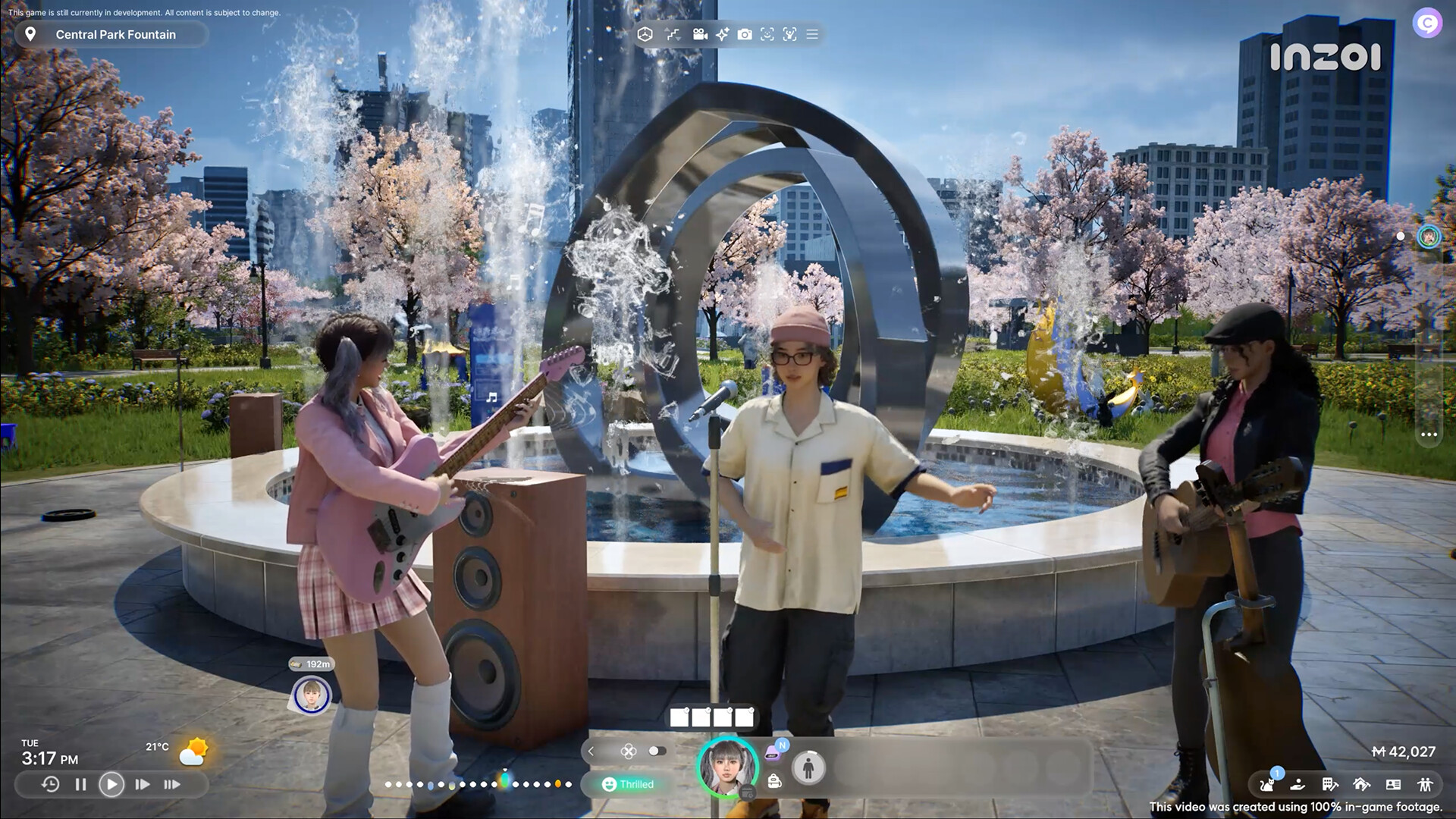Open the build mode cube icon
The image size is (1456, 819).
645,34
